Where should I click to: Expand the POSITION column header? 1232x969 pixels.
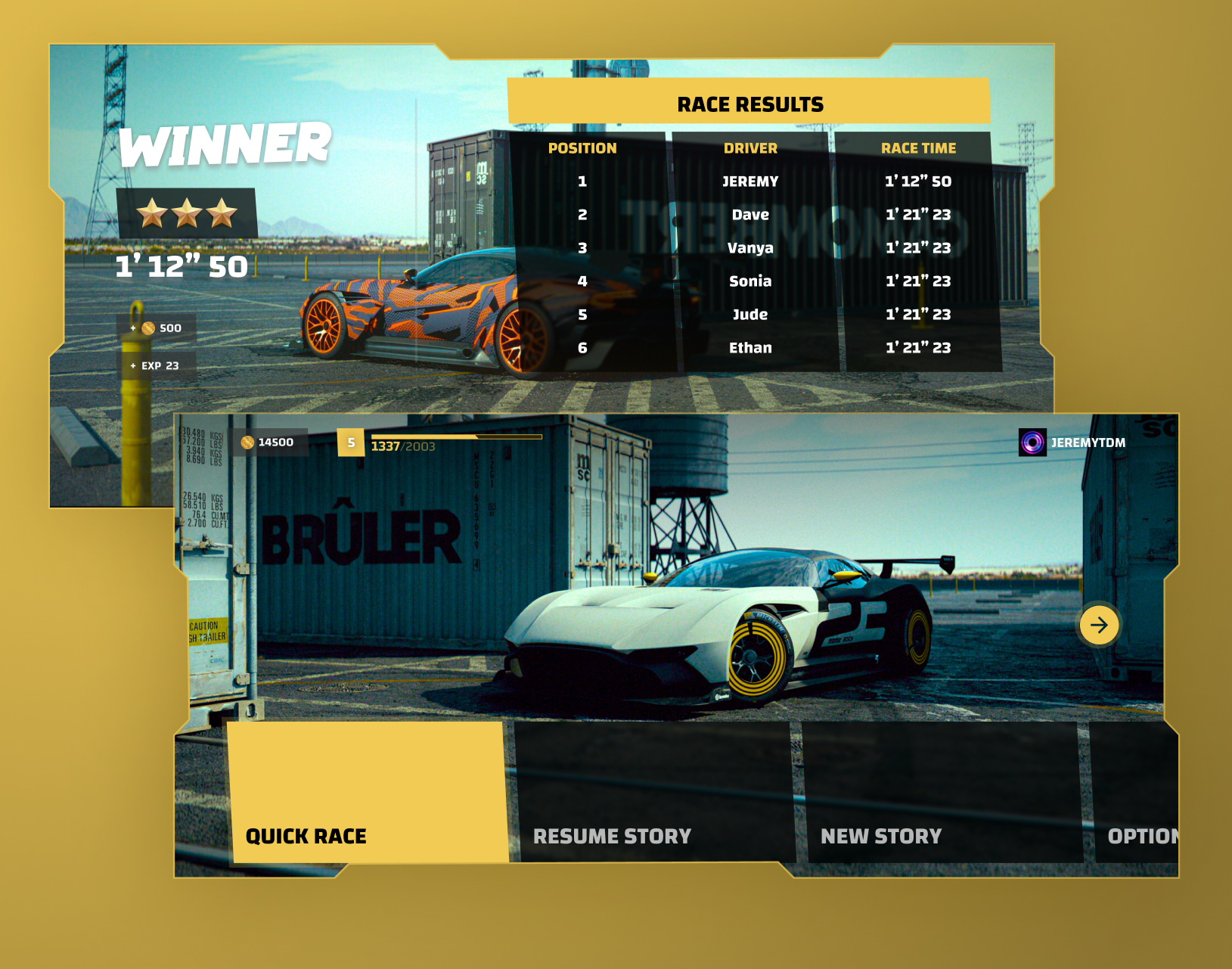(583, 148)
